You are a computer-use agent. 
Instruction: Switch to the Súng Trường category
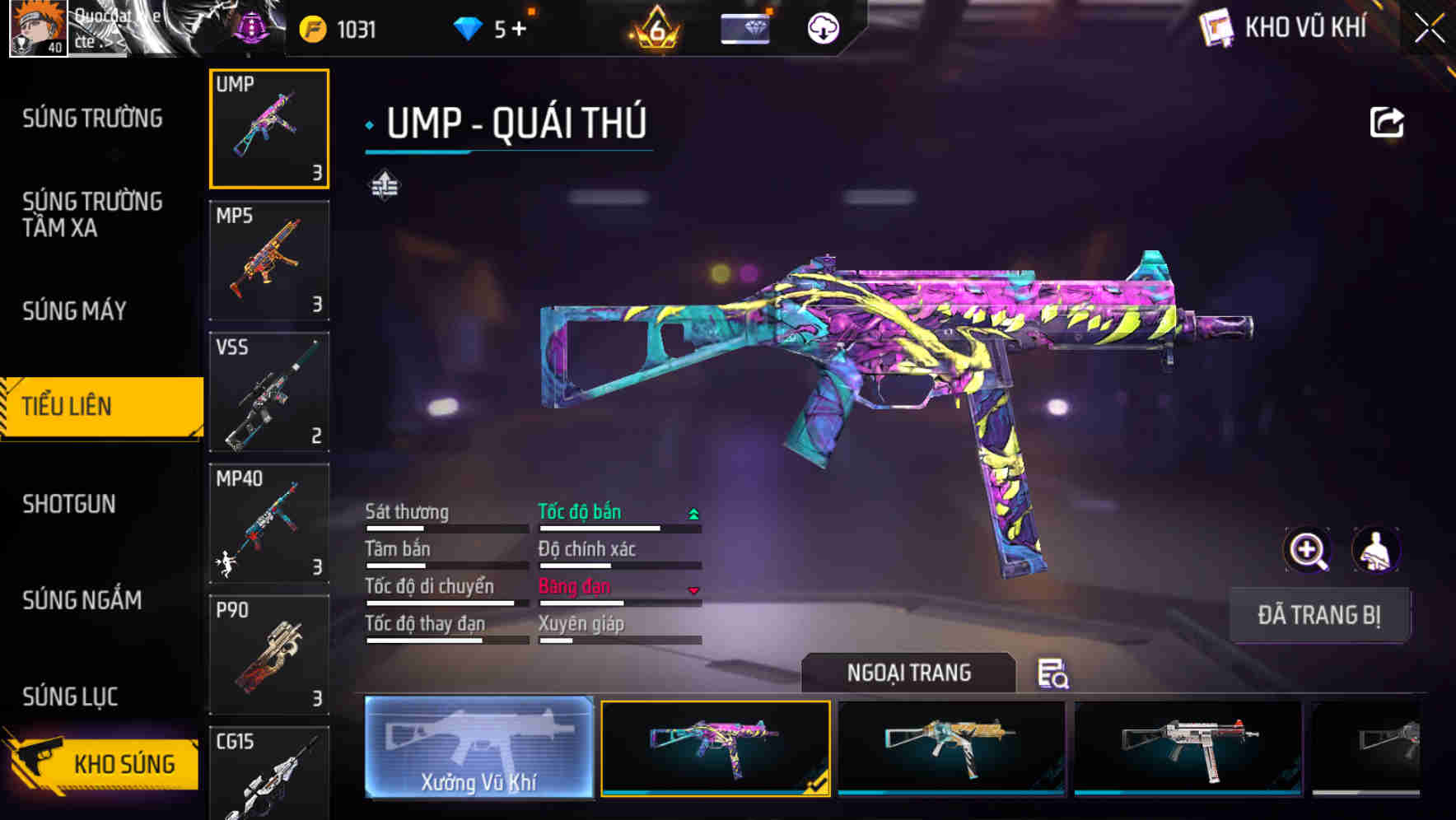[x=92, y=119]
